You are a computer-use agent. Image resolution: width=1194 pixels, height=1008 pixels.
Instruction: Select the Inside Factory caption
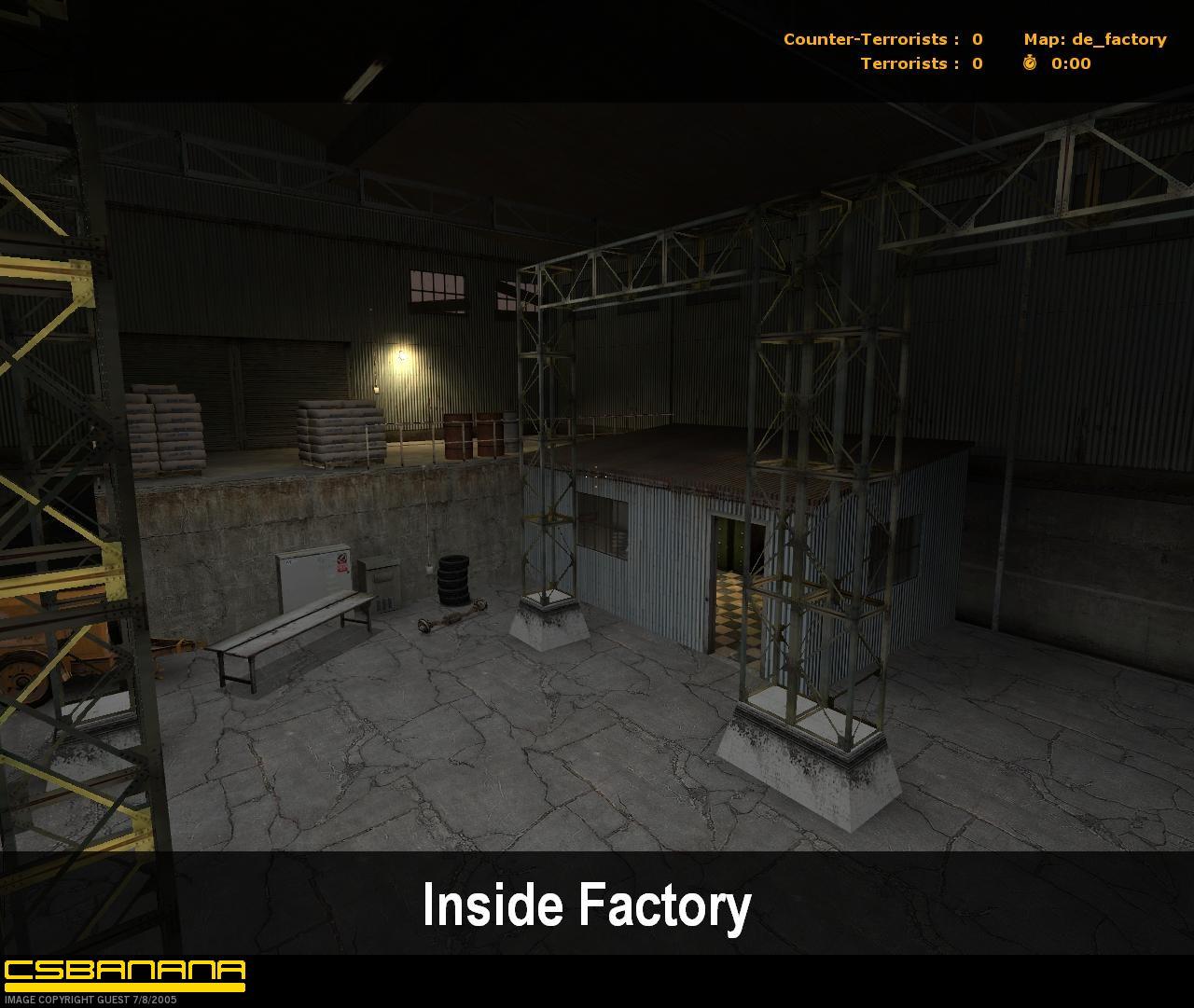[x=588, y=903]
